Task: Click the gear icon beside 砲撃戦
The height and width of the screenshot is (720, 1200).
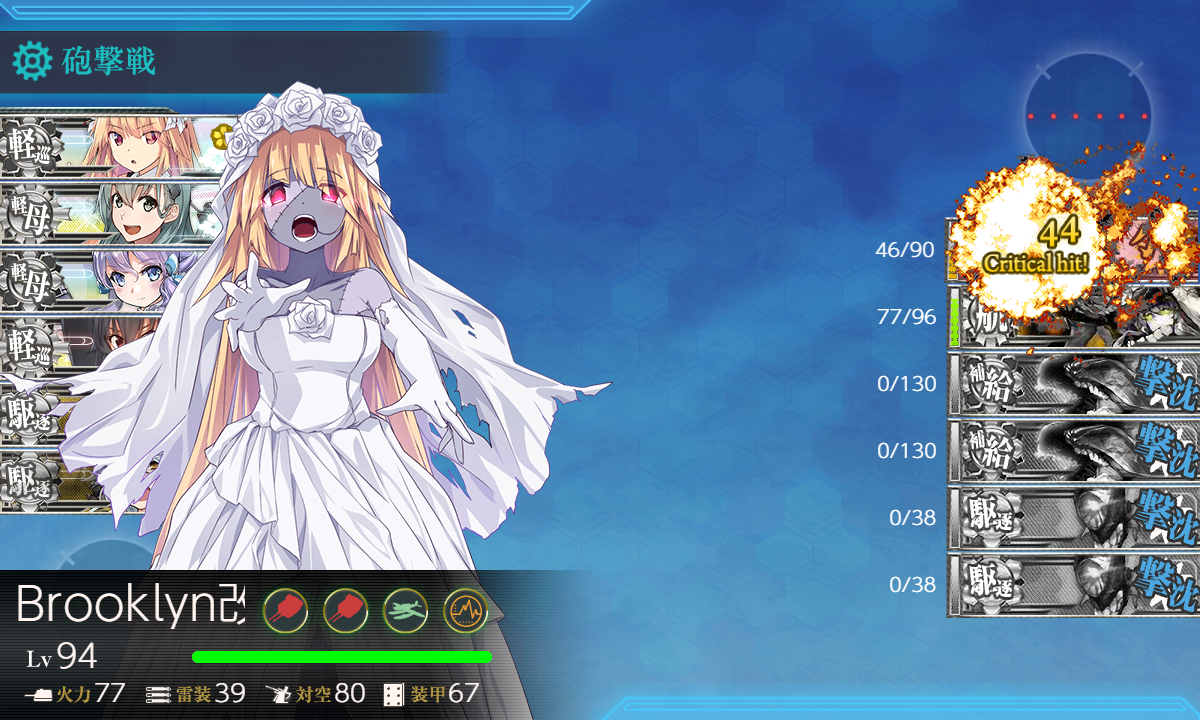Action: [32, 62]
